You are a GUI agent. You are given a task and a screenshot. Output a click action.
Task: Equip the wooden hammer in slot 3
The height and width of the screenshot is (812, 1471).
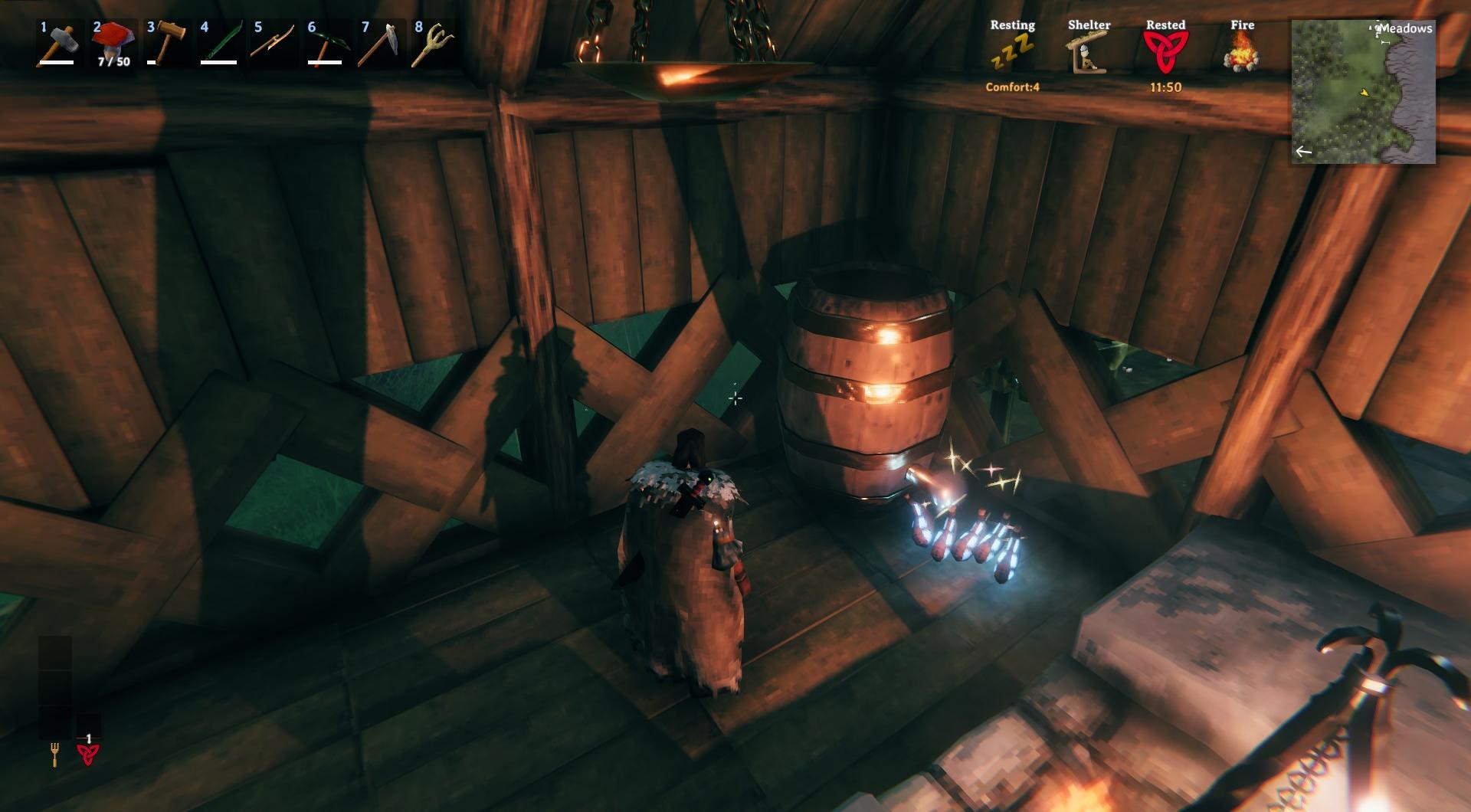click(x=165, y=44)
